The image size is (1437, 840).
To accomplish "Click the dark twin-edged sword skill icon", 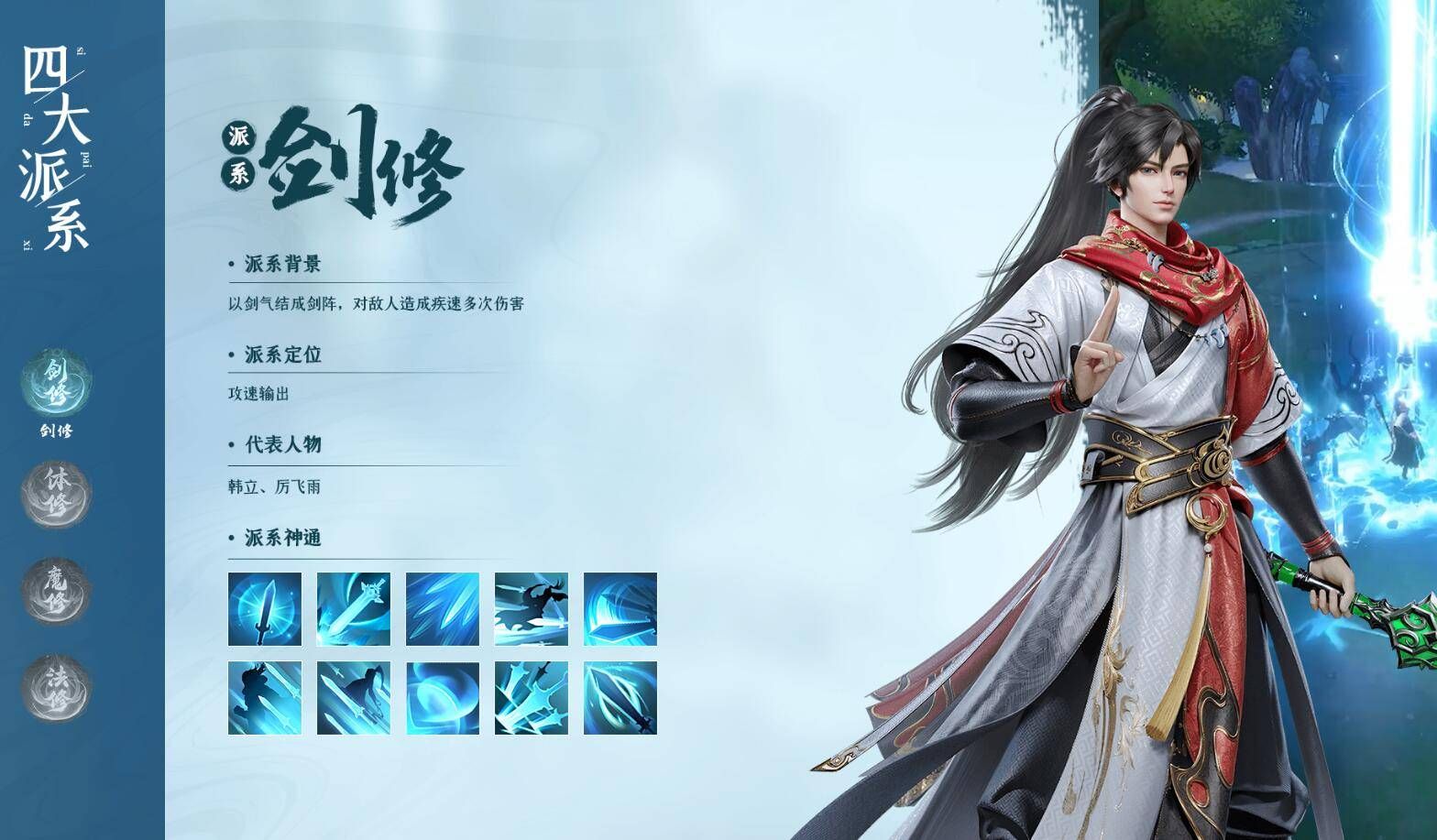I will pos(619,698).
